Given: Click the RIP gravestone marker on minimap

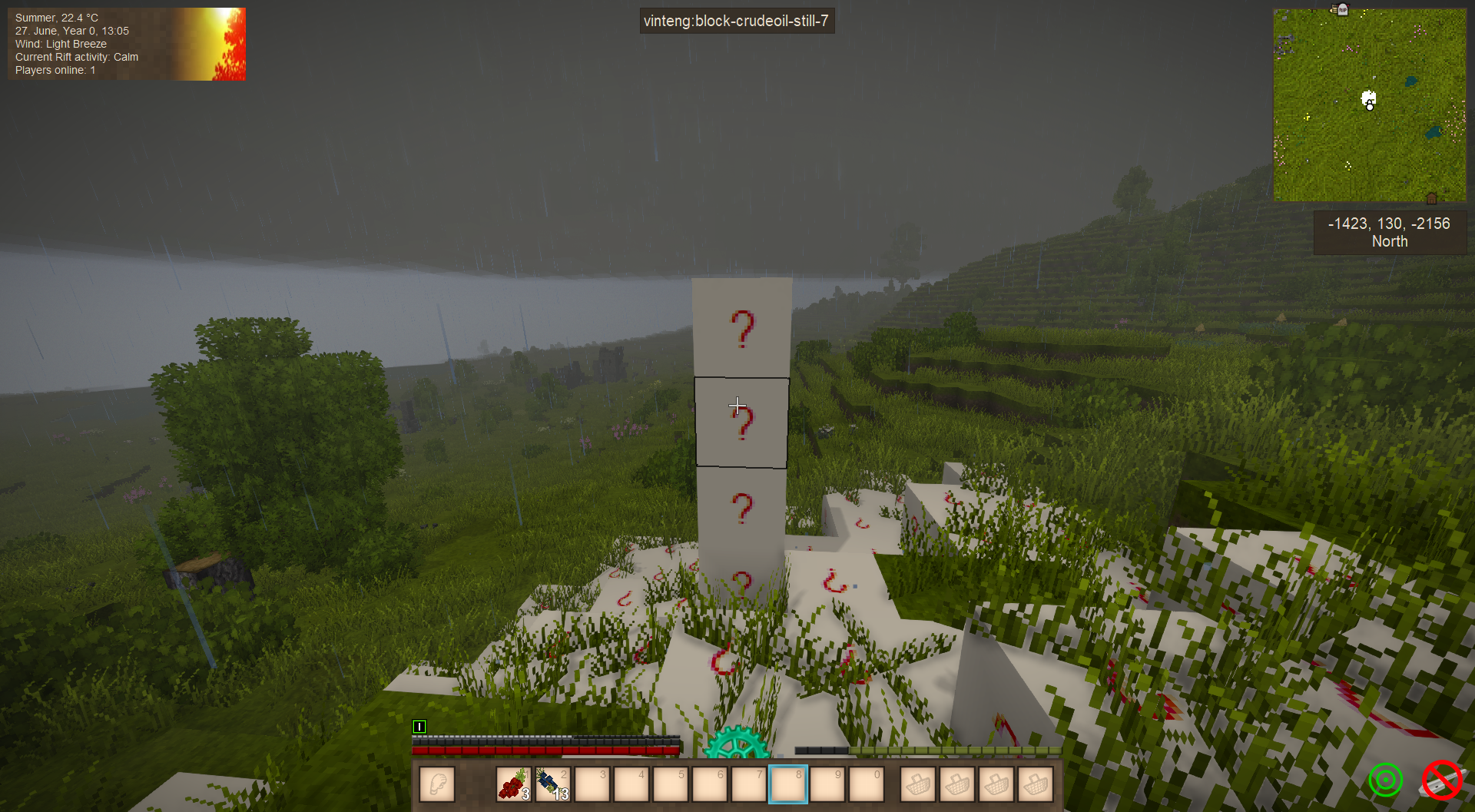Looking at the screenshot, I should pos(1342,10).
